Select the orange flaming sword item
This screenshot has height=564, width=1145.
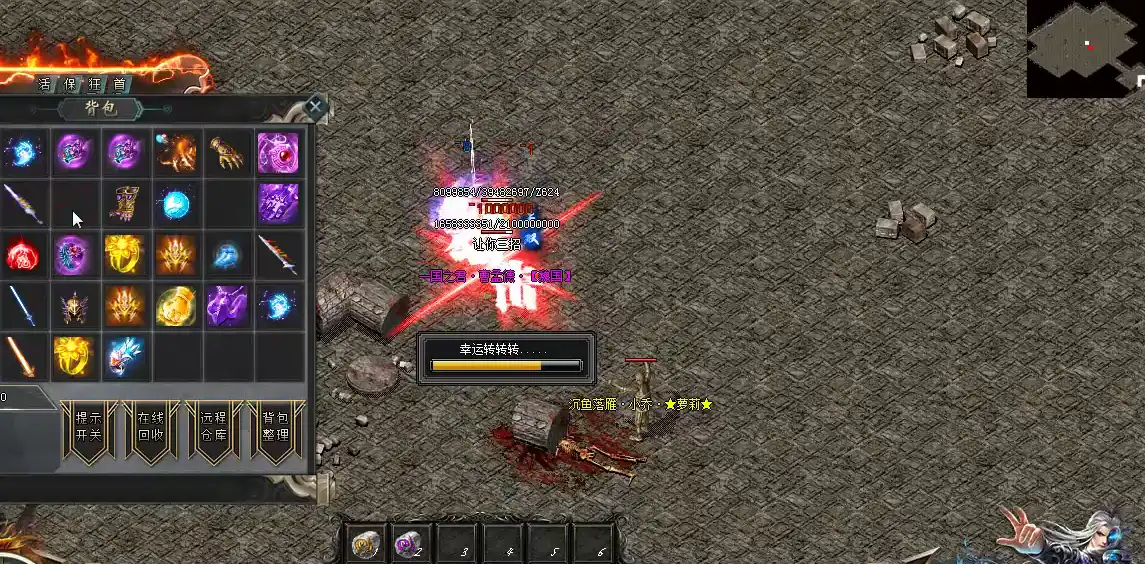point(20,357)
